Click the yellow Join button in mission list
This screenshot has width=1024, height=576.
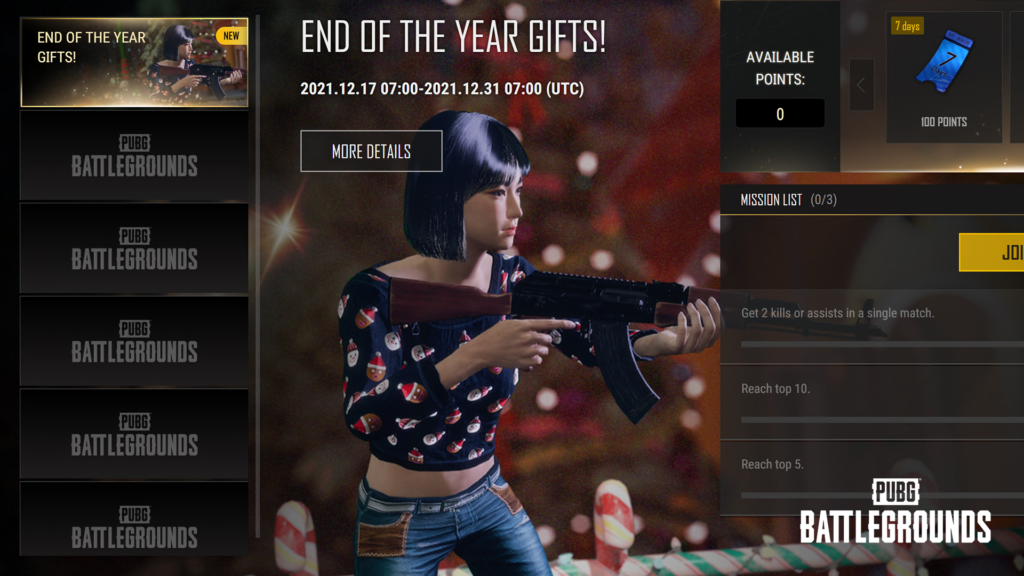[x=992, y=253]
